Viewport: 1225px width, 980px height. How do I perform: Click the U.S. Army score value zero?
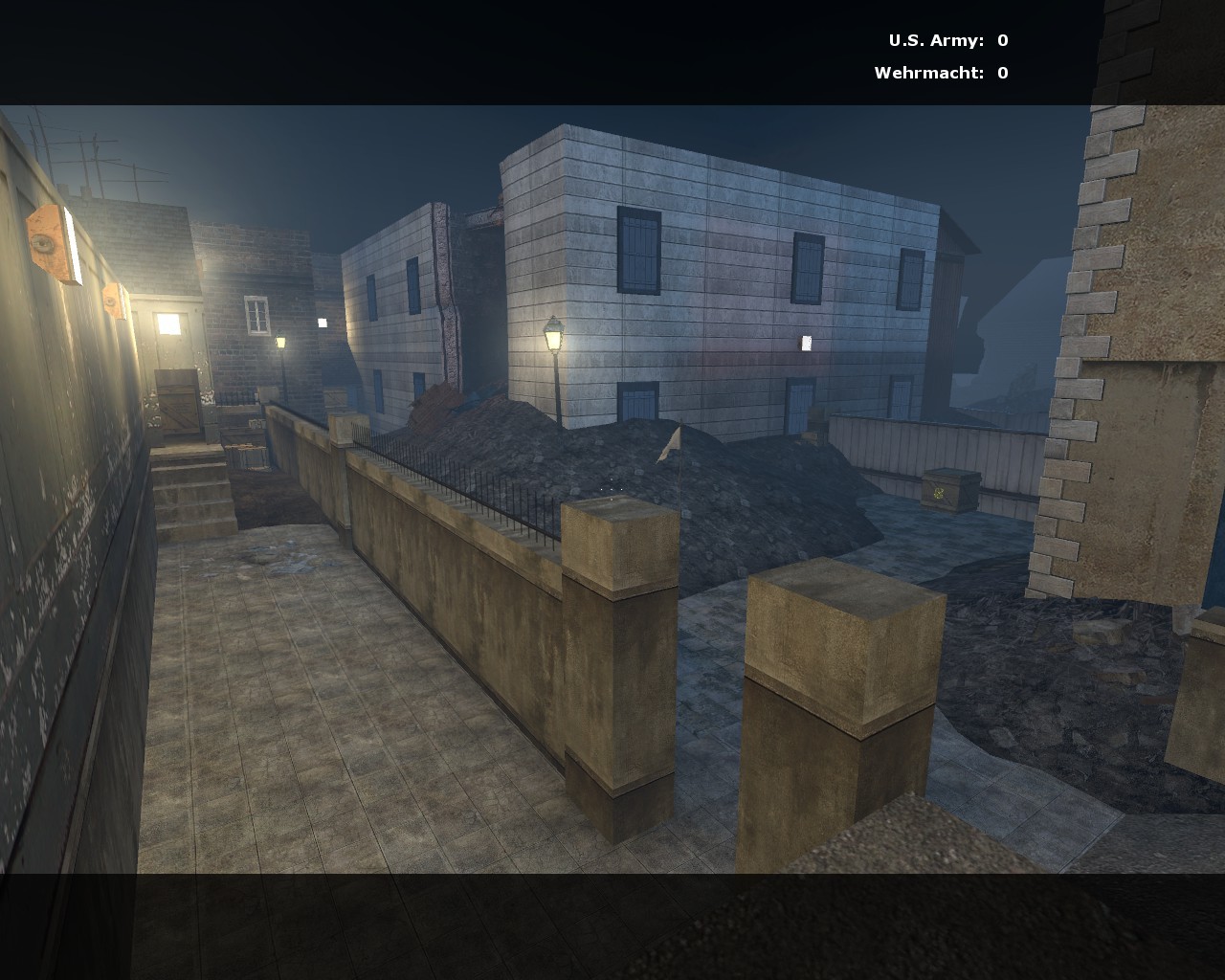(x=1001, y=40)
